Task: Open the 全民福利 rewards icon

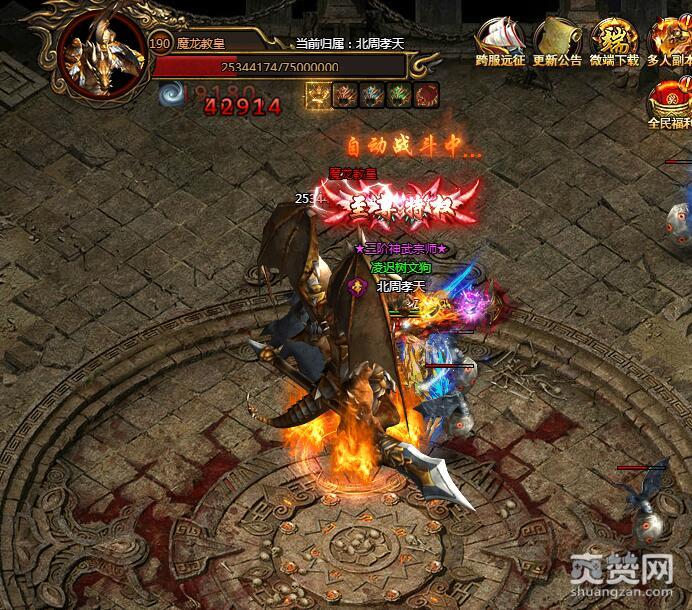Action: click(669, 102)
